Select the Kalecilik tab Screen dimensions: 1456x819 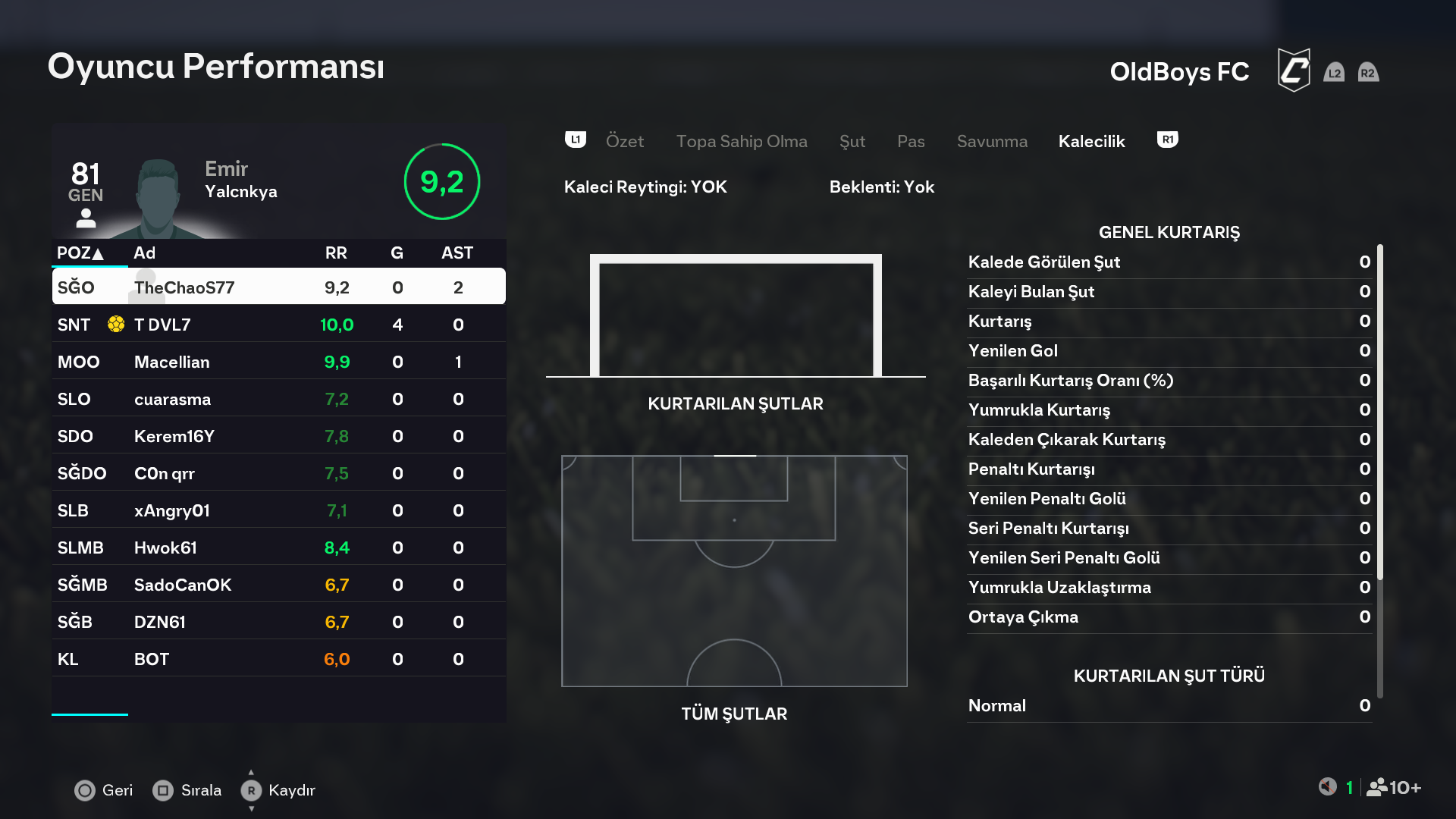1091,141
